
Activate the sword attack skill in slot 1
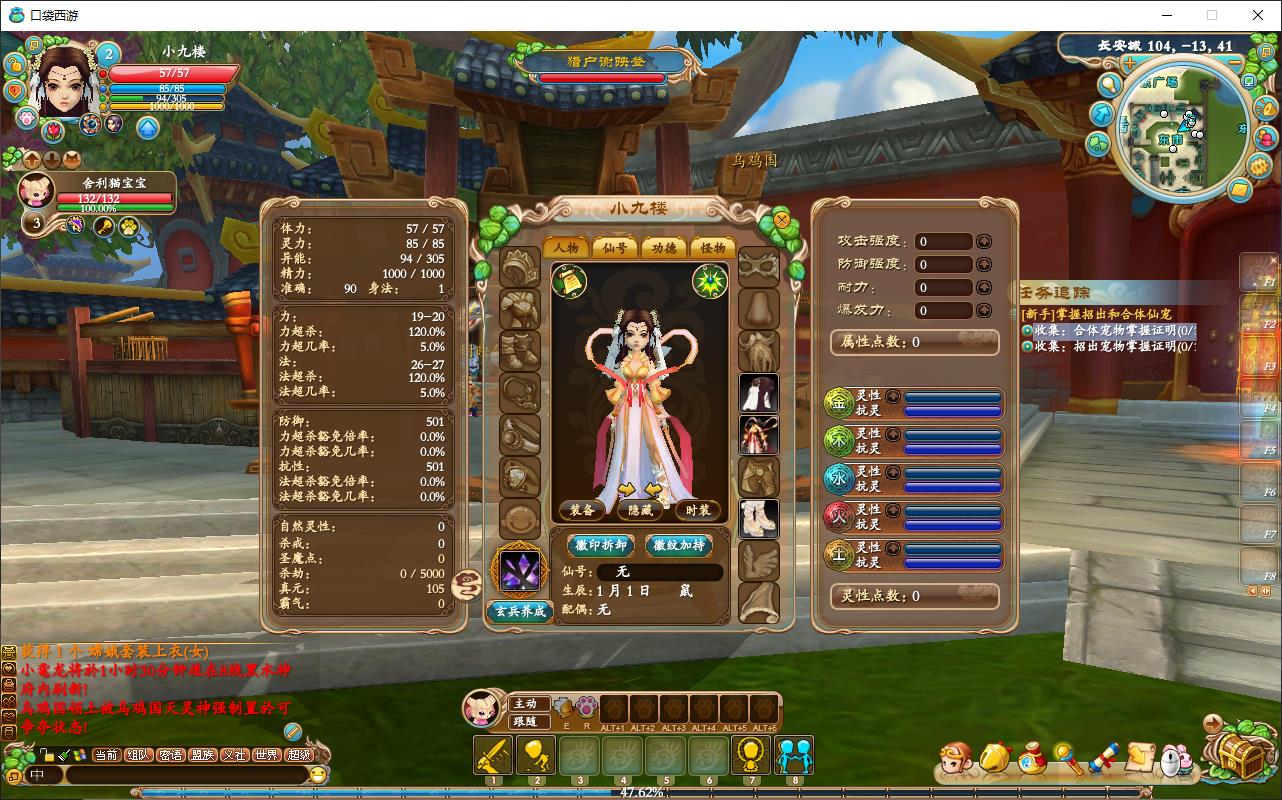point(493,756)
